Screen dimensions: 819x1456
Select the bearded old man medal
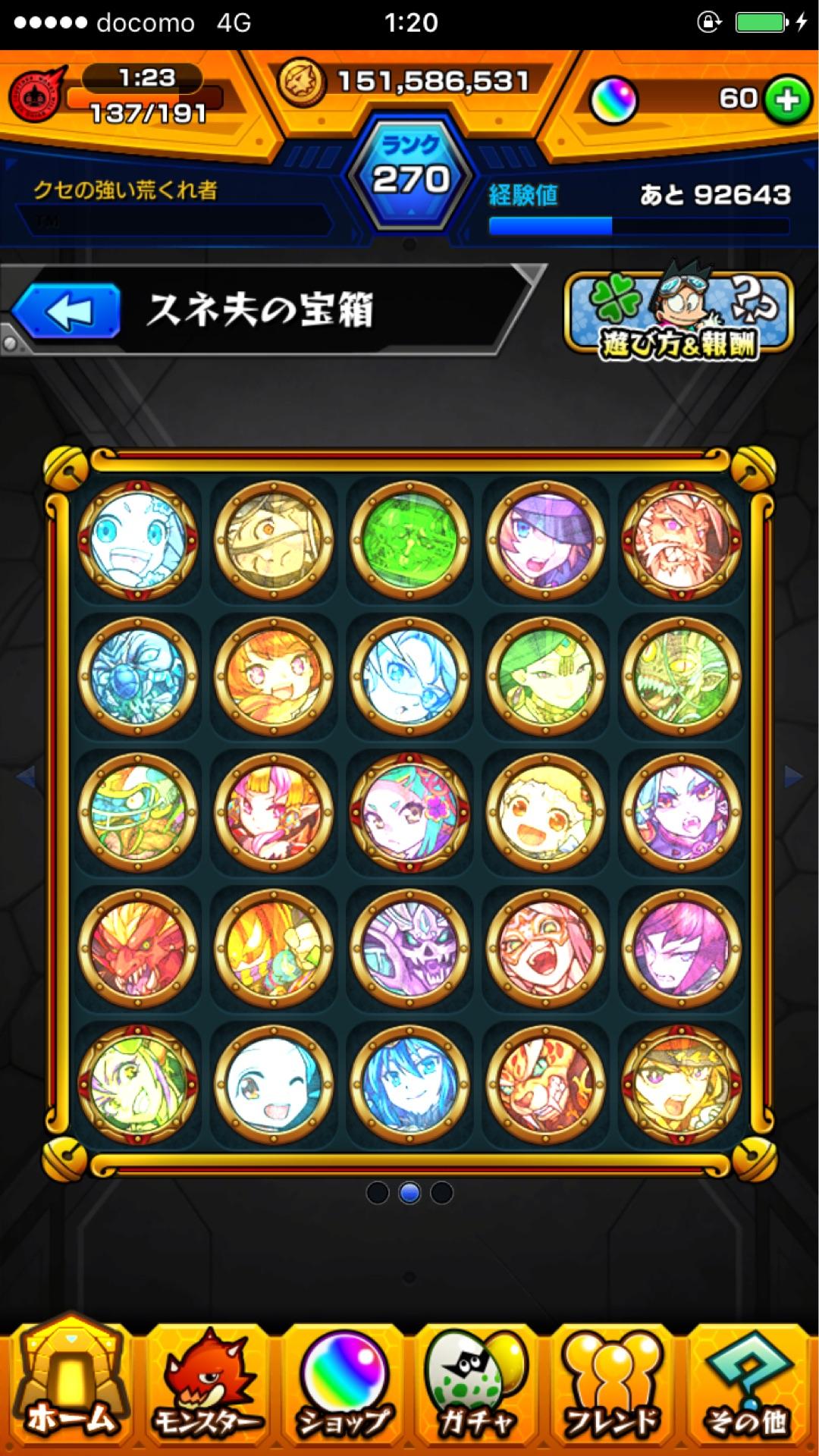click(681, 540)
